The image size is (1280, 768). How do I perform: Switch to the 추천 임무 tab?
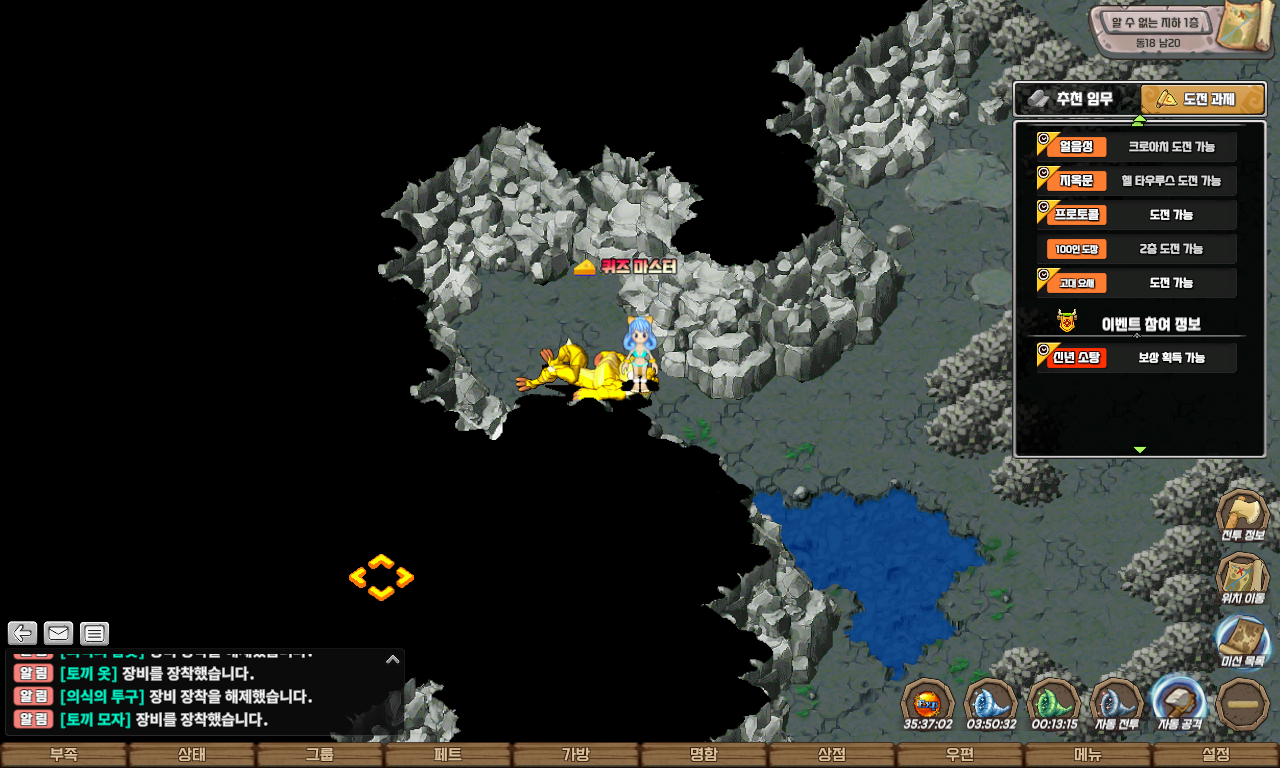point(1077,99)
